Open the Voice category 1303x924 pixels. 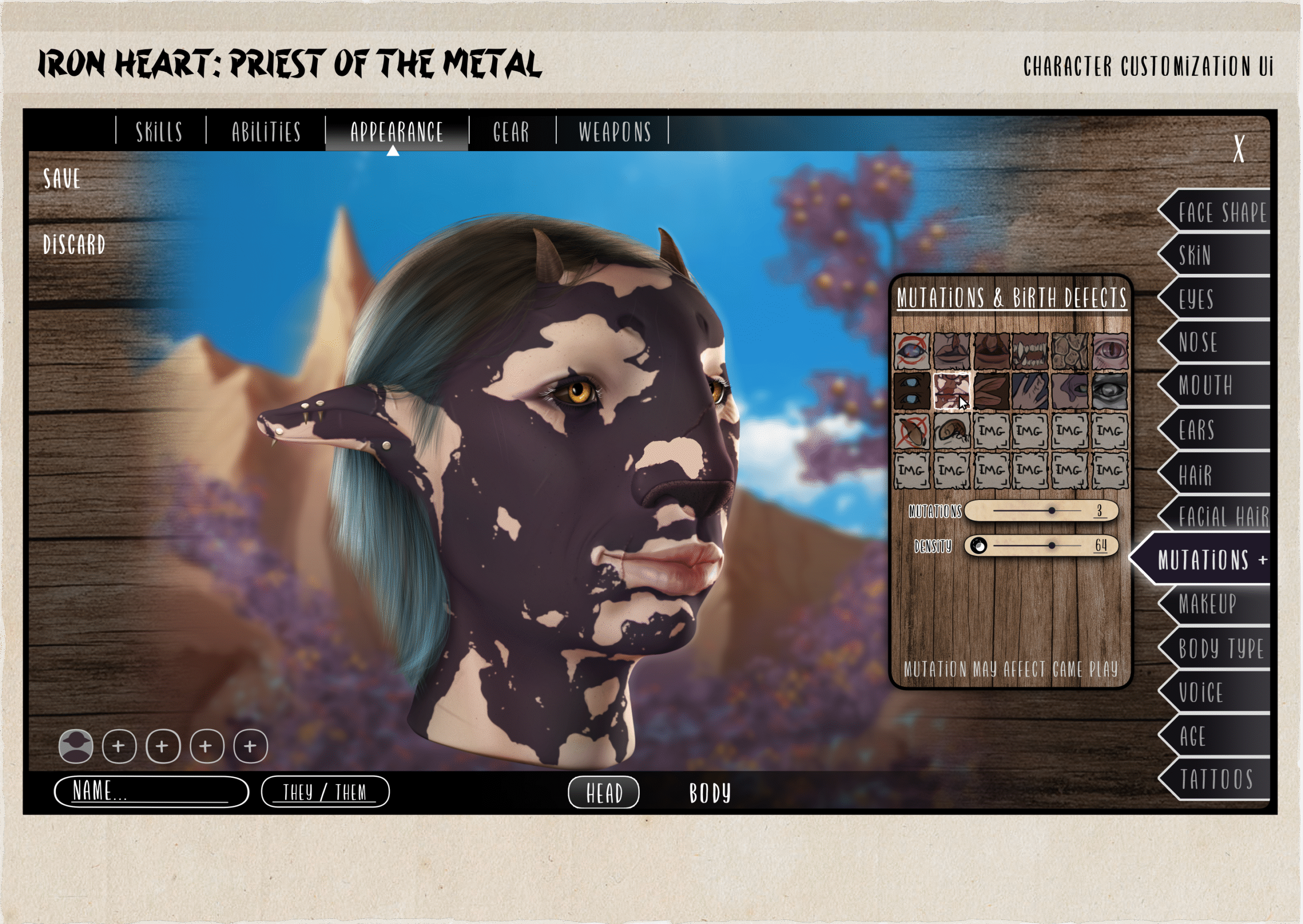tap(1200, 692)
